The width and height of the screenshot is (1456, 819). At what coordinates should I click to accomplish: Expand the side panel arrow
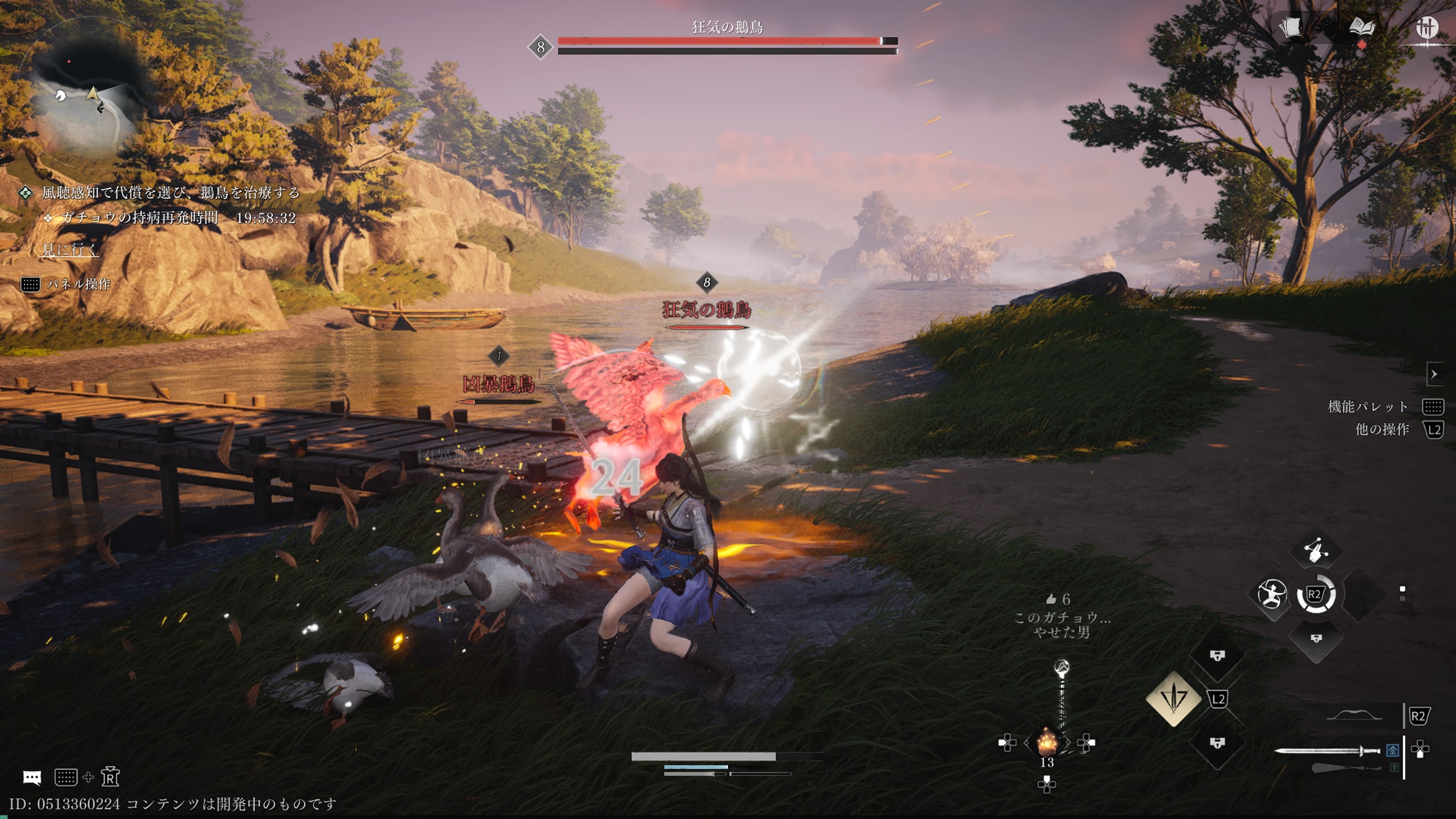(1434, 374)
